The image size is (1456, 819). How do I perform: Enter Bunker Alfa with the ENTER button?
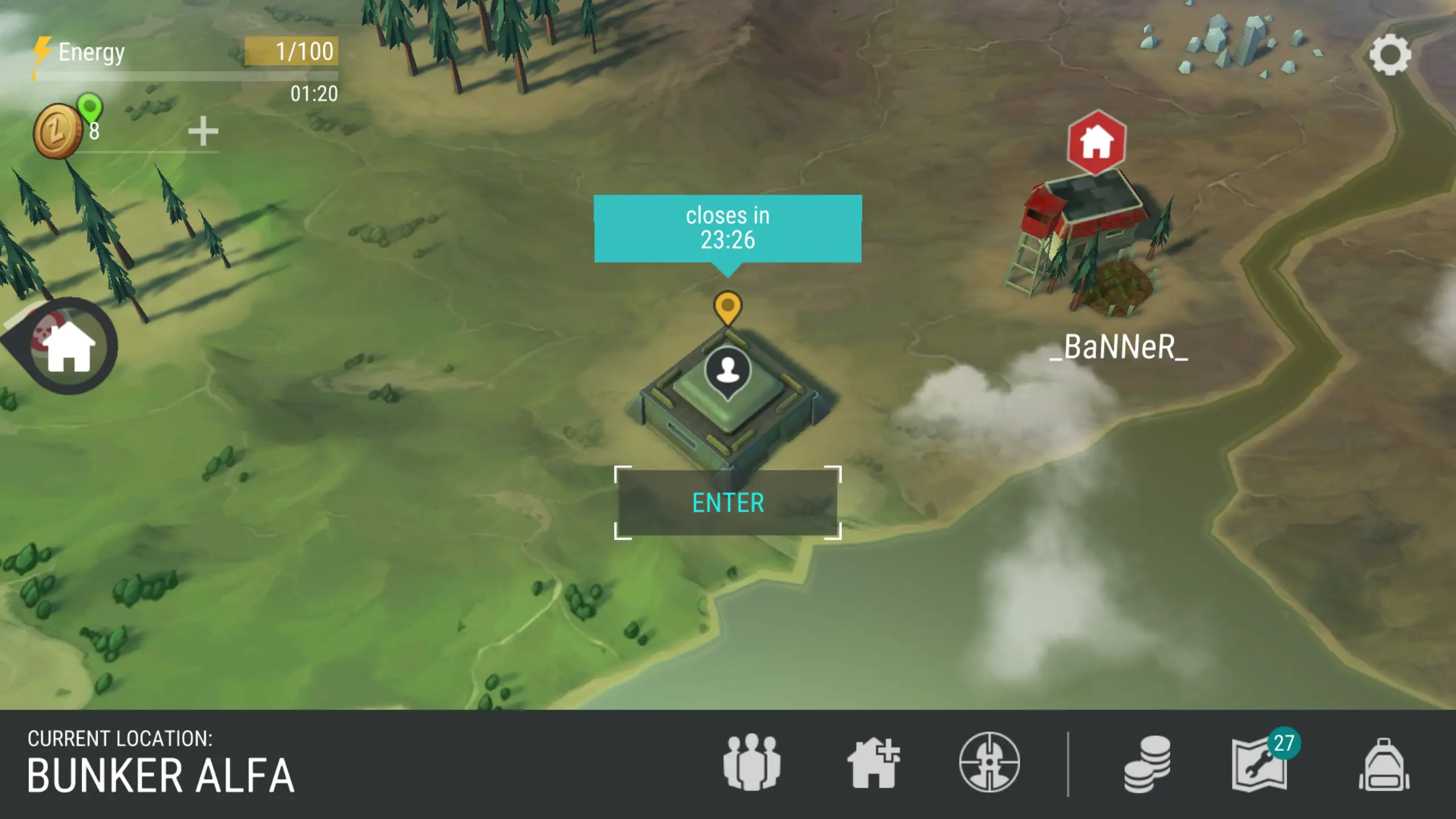tap(727, 503)
